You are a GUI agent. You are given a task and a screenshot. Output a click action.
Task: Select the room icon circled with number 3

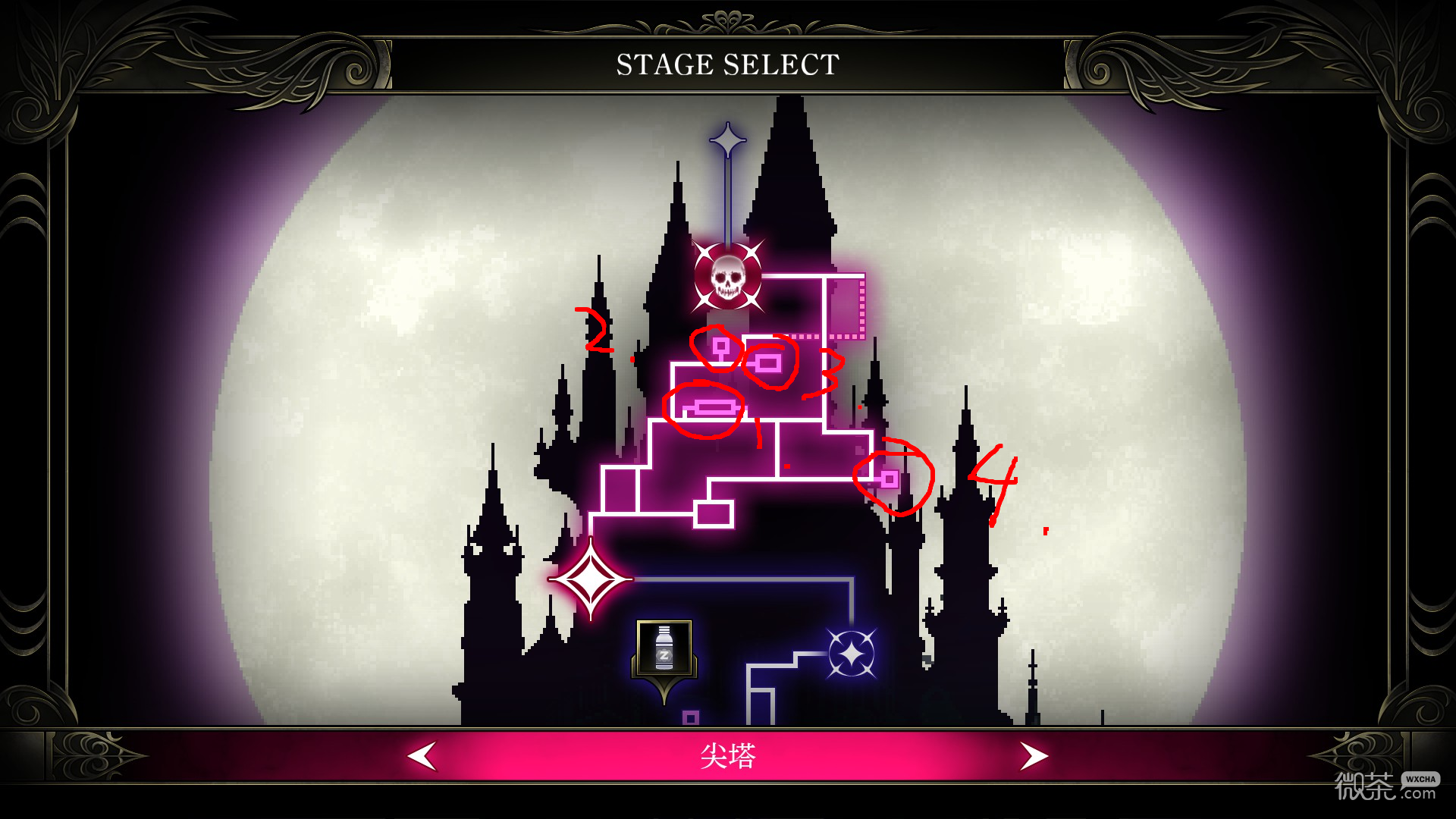(770, 364)
